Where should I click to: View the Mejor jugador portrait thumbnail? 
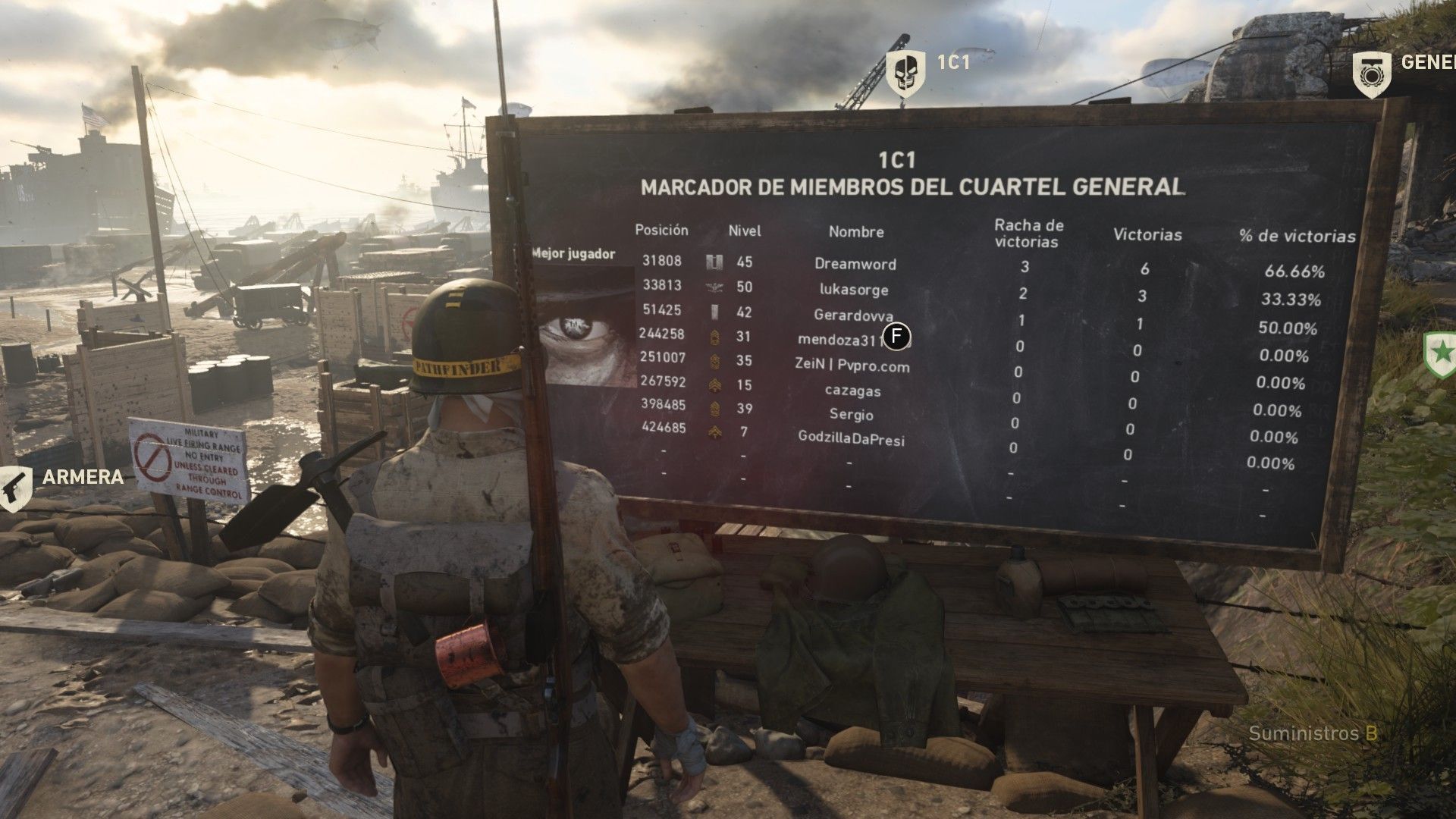point(585,326)
